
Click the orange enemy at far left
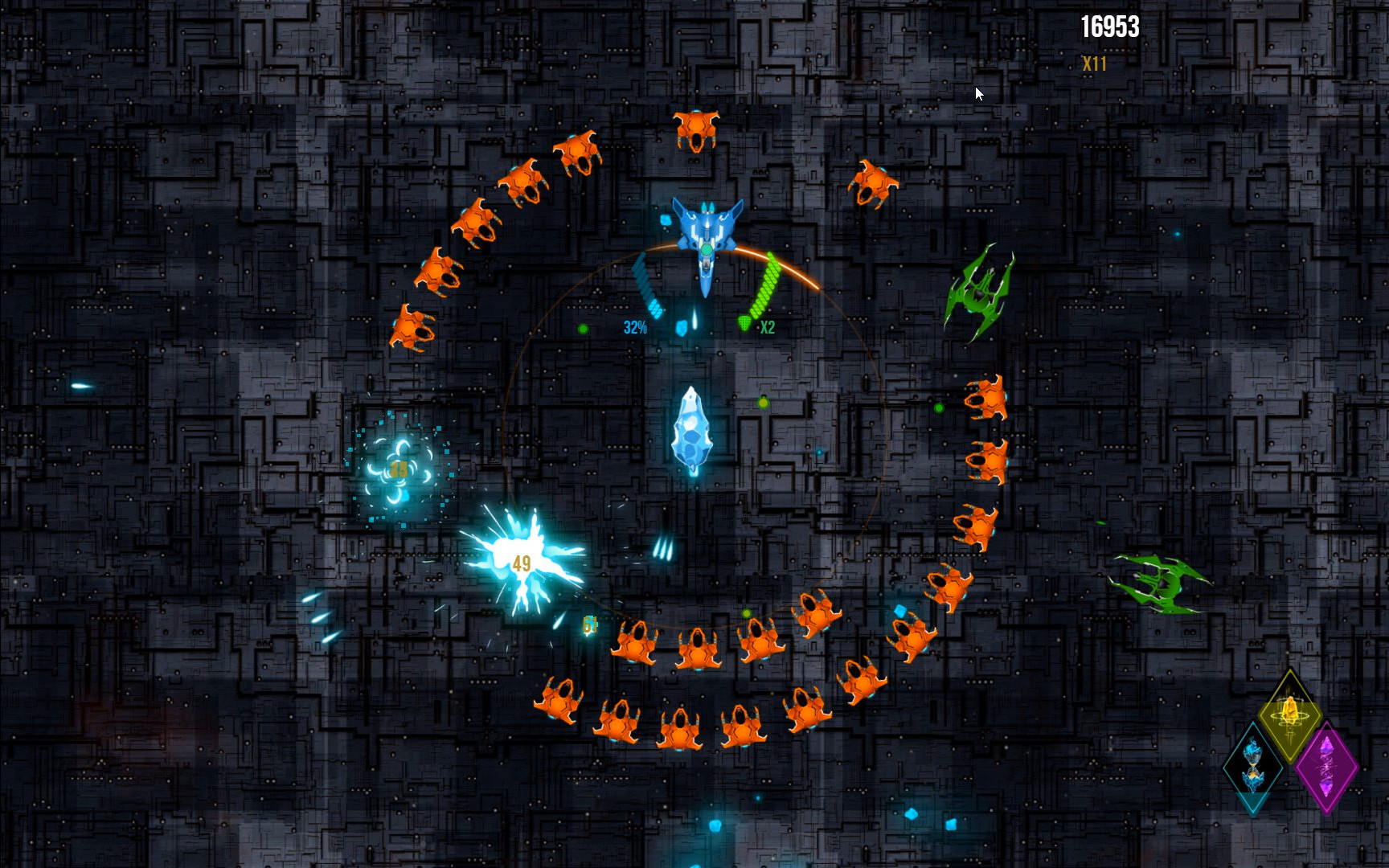[412, 330]
